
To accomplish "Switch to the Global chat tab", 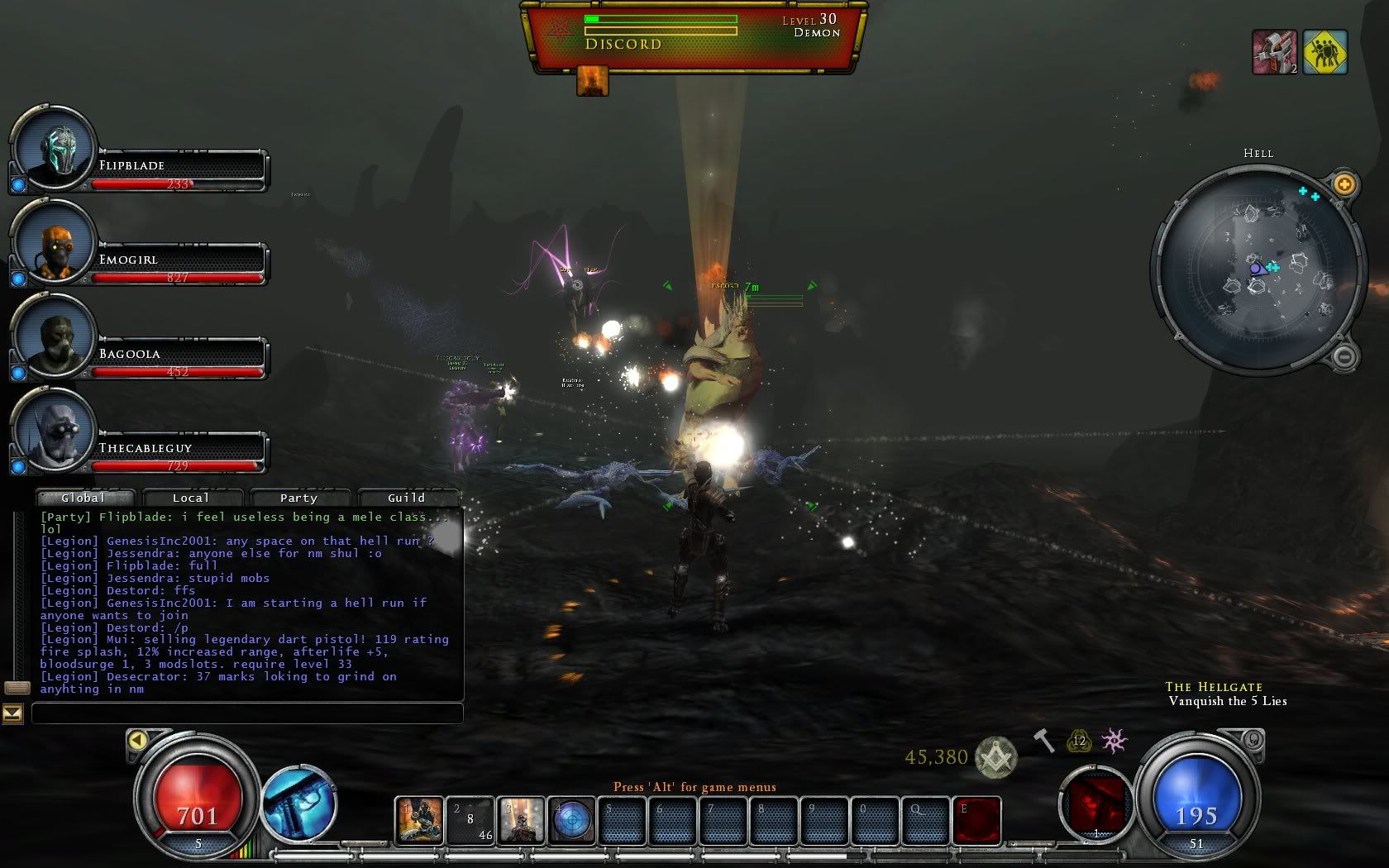I will pyautogui.click(x=84, y=498).
